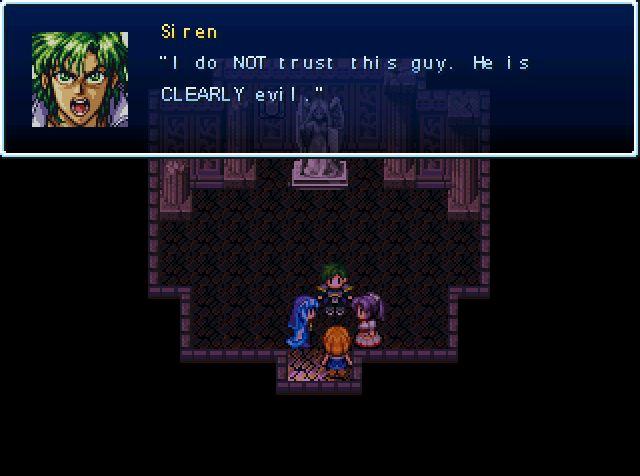Screen dimensions: 640x476
Task: Click Siren's green-haired speaker portrait
Action: click(80, 79)
